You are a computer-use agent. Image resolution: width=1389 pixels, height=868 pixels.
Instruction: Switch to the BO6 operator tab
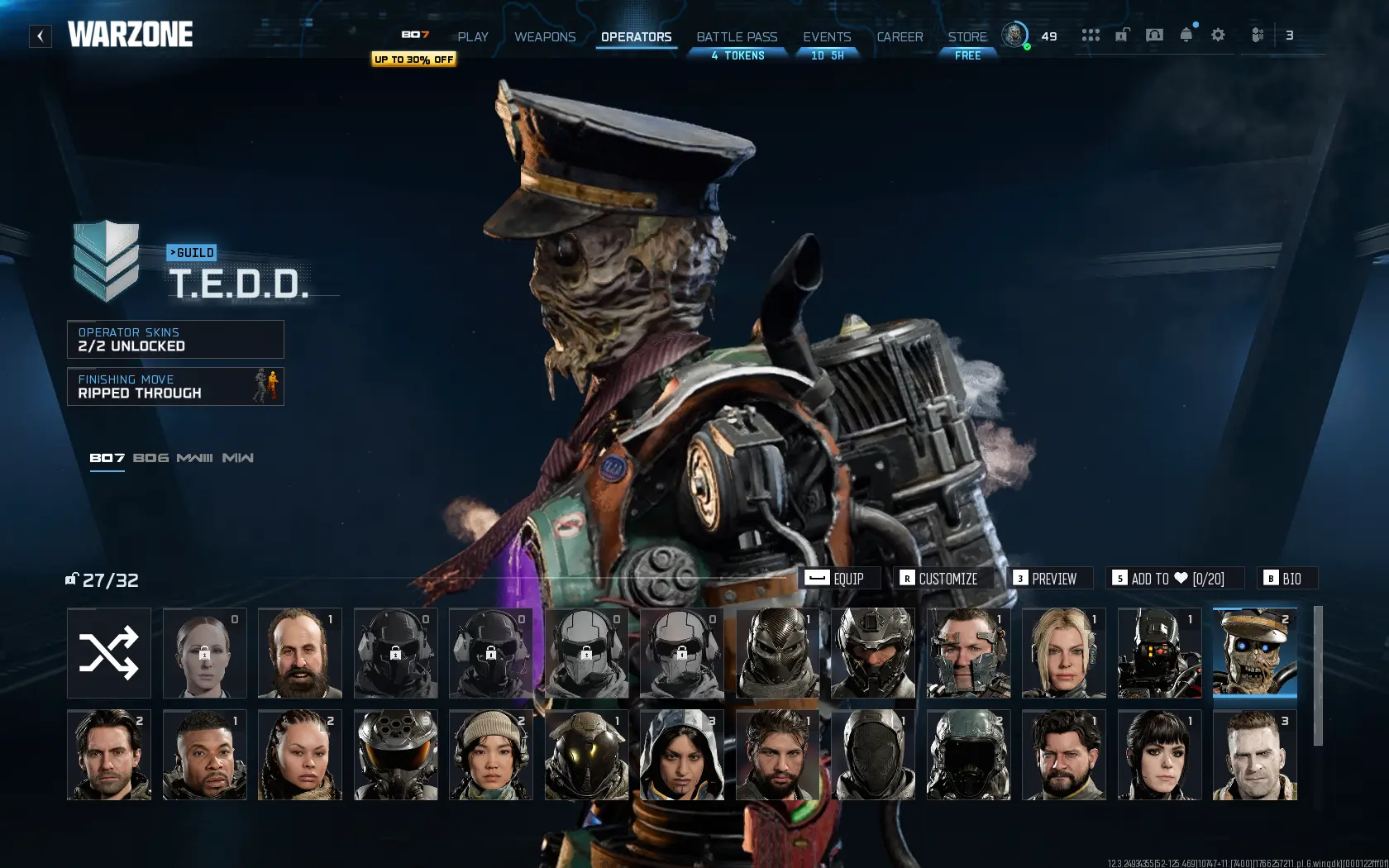pyautogui.click(x=151, y=457)
